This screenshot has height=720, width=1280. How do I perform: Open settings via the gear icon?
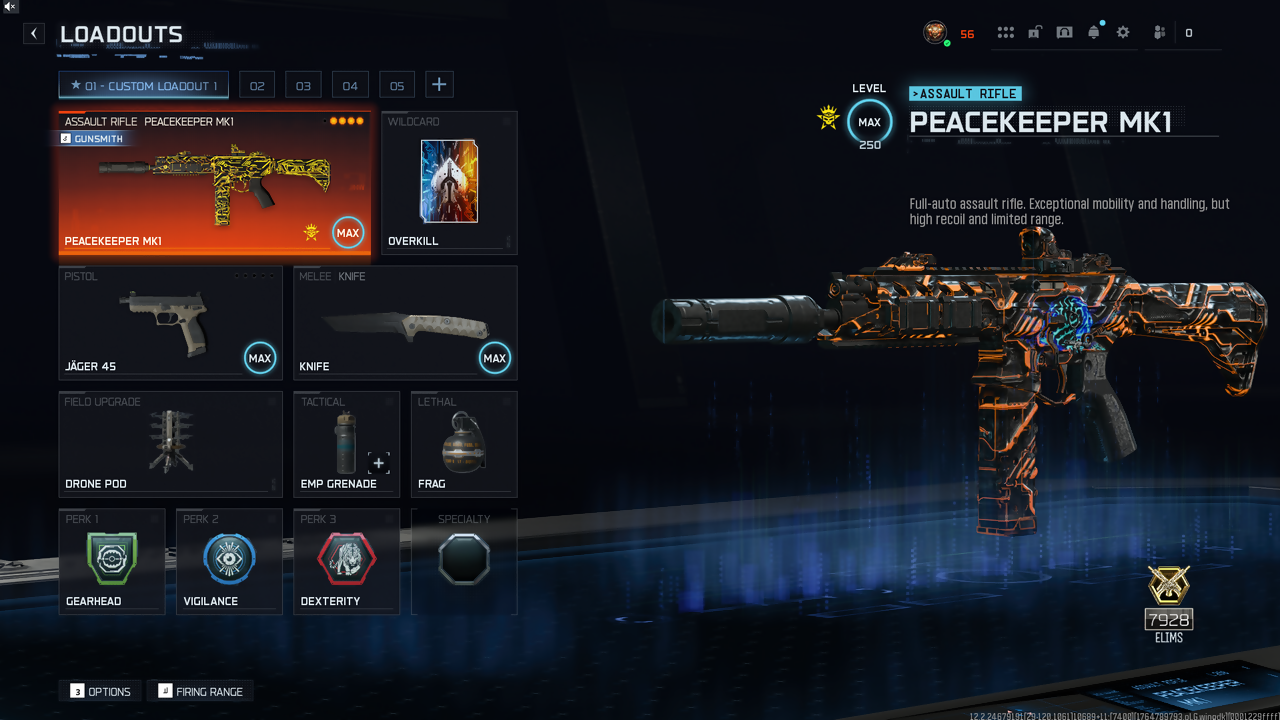point(1123,33)
